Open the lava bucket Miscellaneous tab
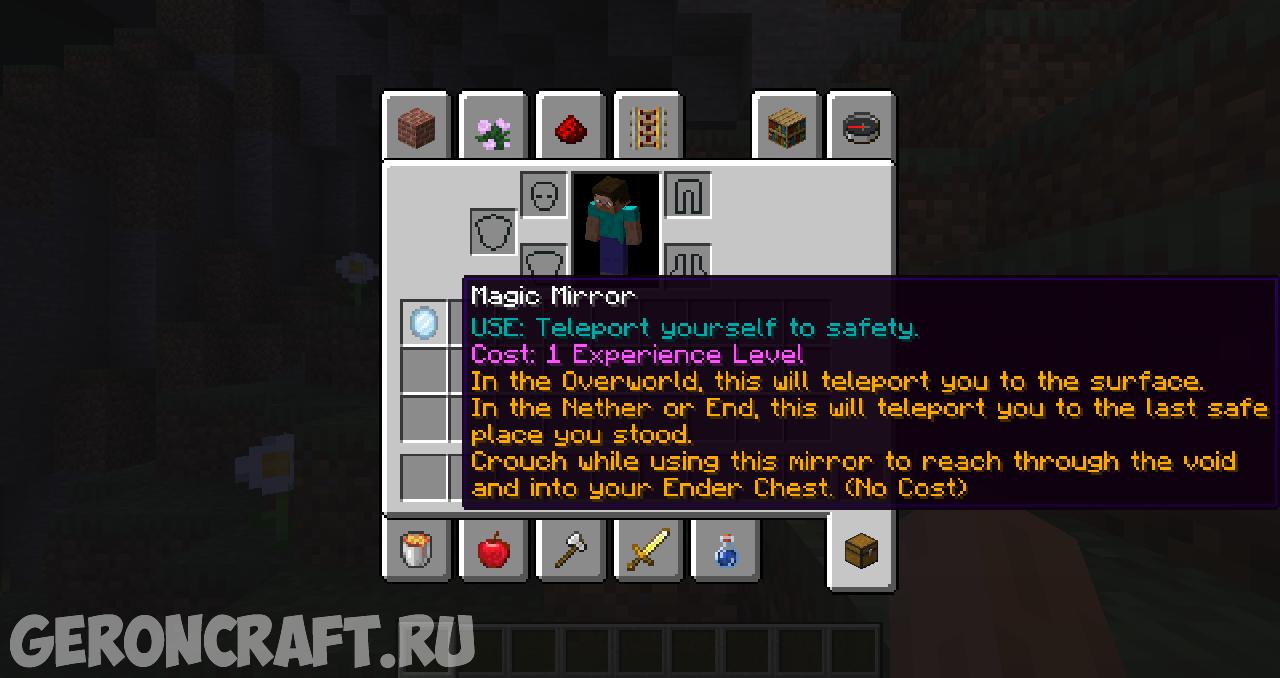 point(416,548)
